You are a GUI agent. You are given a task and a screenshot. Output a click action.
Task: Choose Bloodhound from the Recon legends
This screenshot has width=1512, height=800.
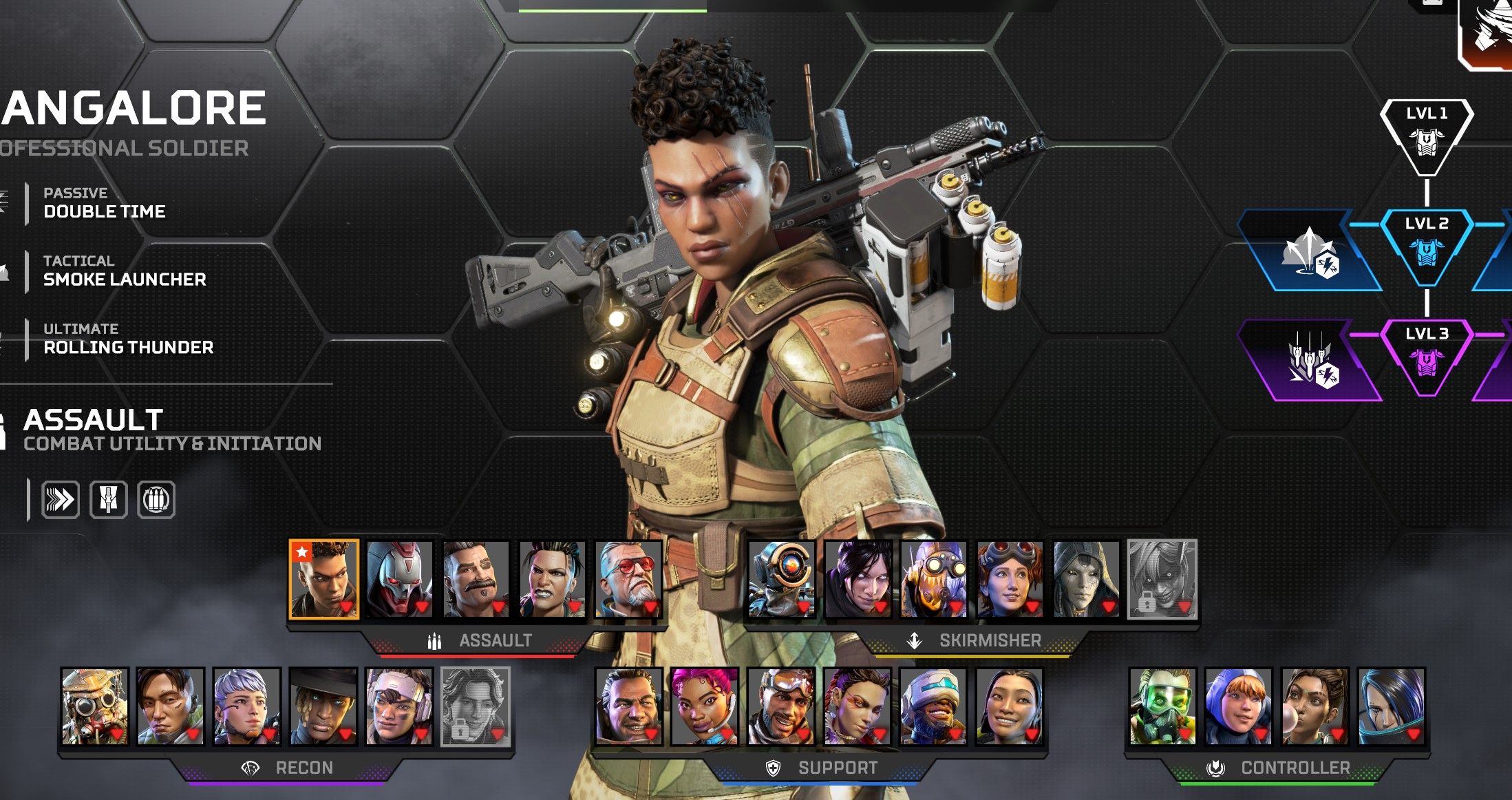pyautogui.click(x=95, y=706)
